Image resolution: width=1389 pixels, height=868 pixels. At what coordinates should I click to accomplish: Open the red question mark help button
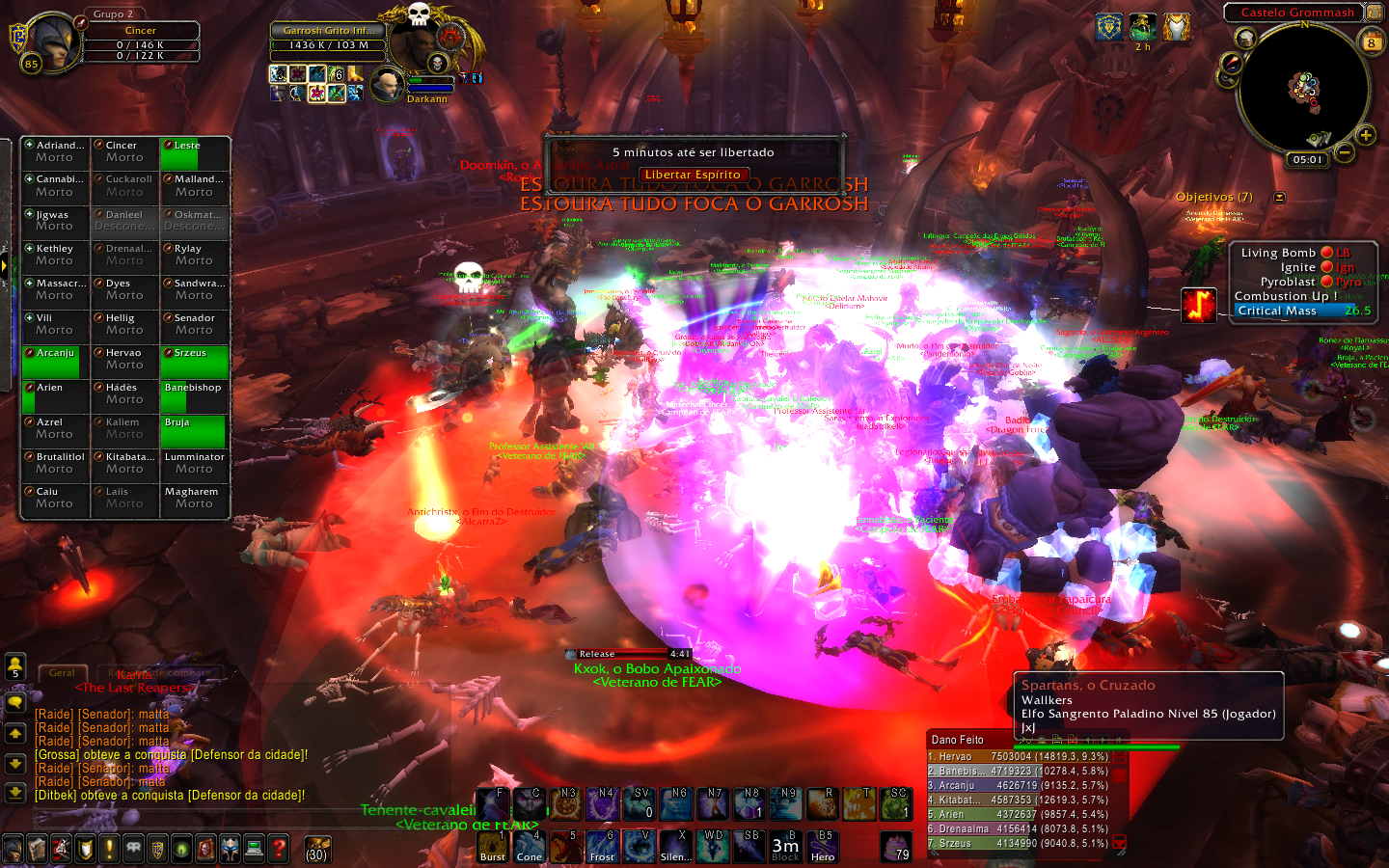[279, 849]
